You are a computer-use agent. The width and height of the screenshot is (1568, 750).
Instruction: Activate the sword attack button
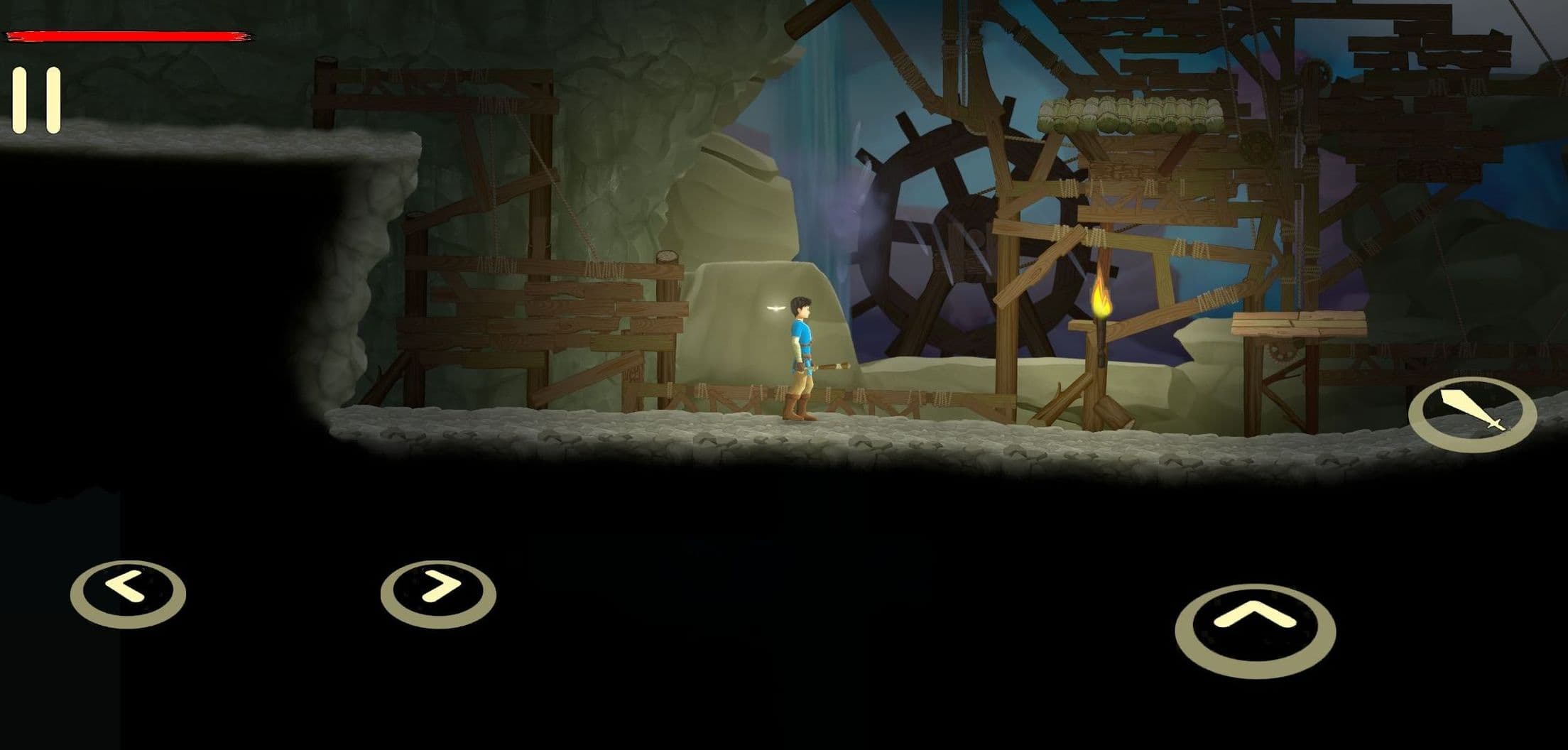tap(1472, 414)
